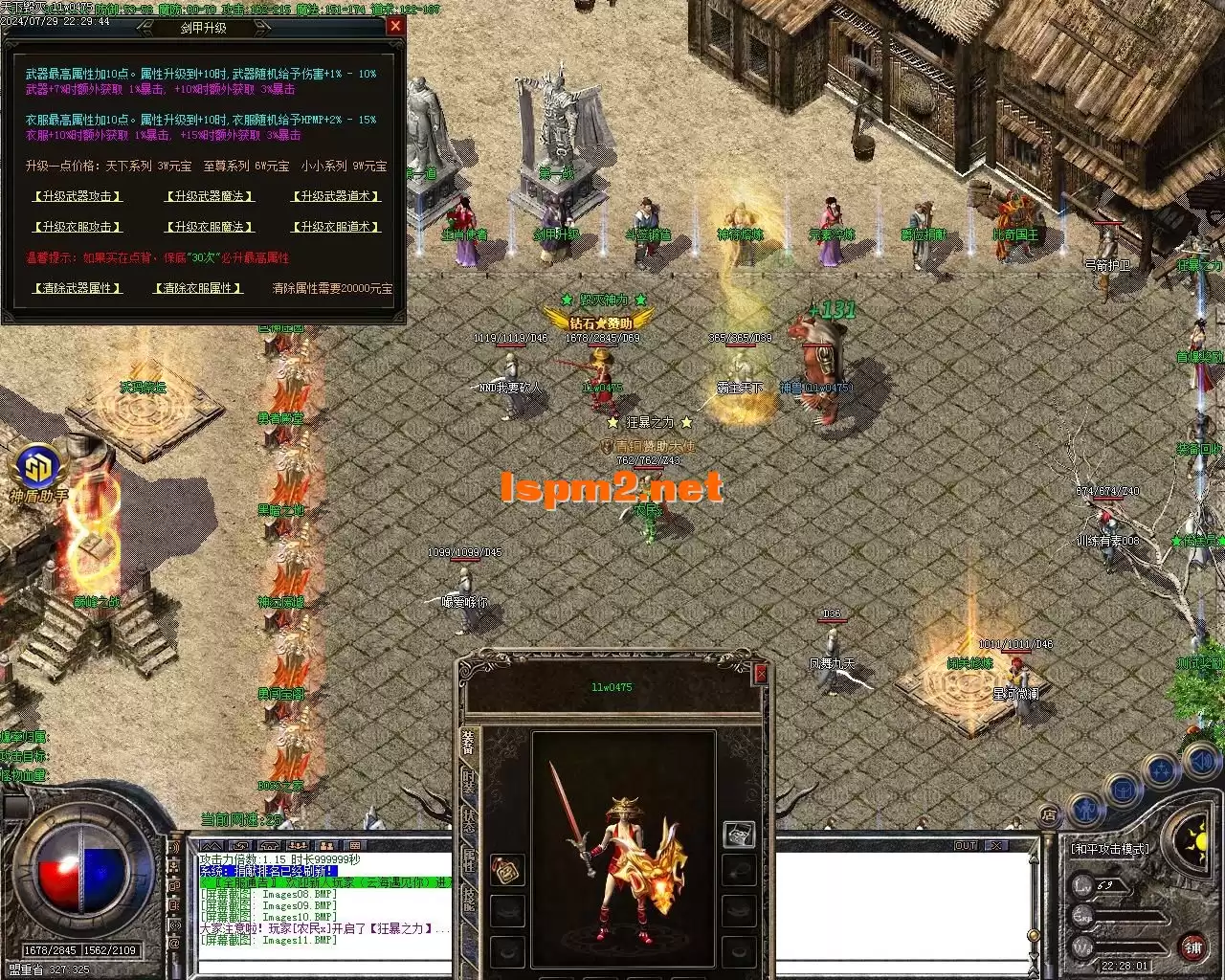1225x980 pixels.
Task: Clear armor attributes via 清除衣服属性
Action: 198,288
